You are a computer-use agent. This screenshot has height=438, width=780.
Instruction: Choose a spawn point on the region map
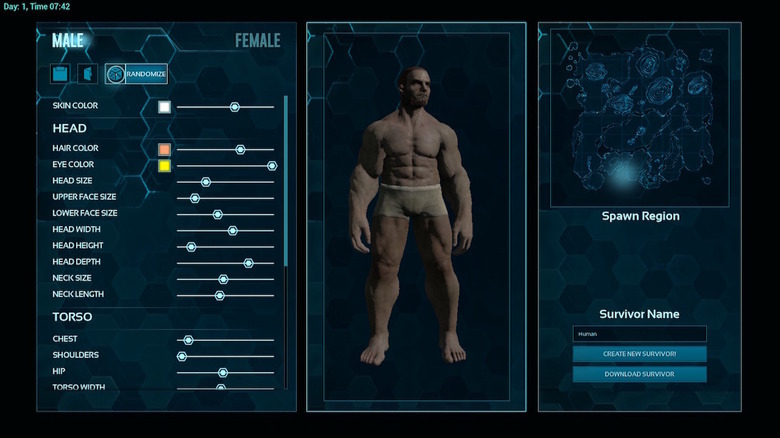(x=625, y=174)
